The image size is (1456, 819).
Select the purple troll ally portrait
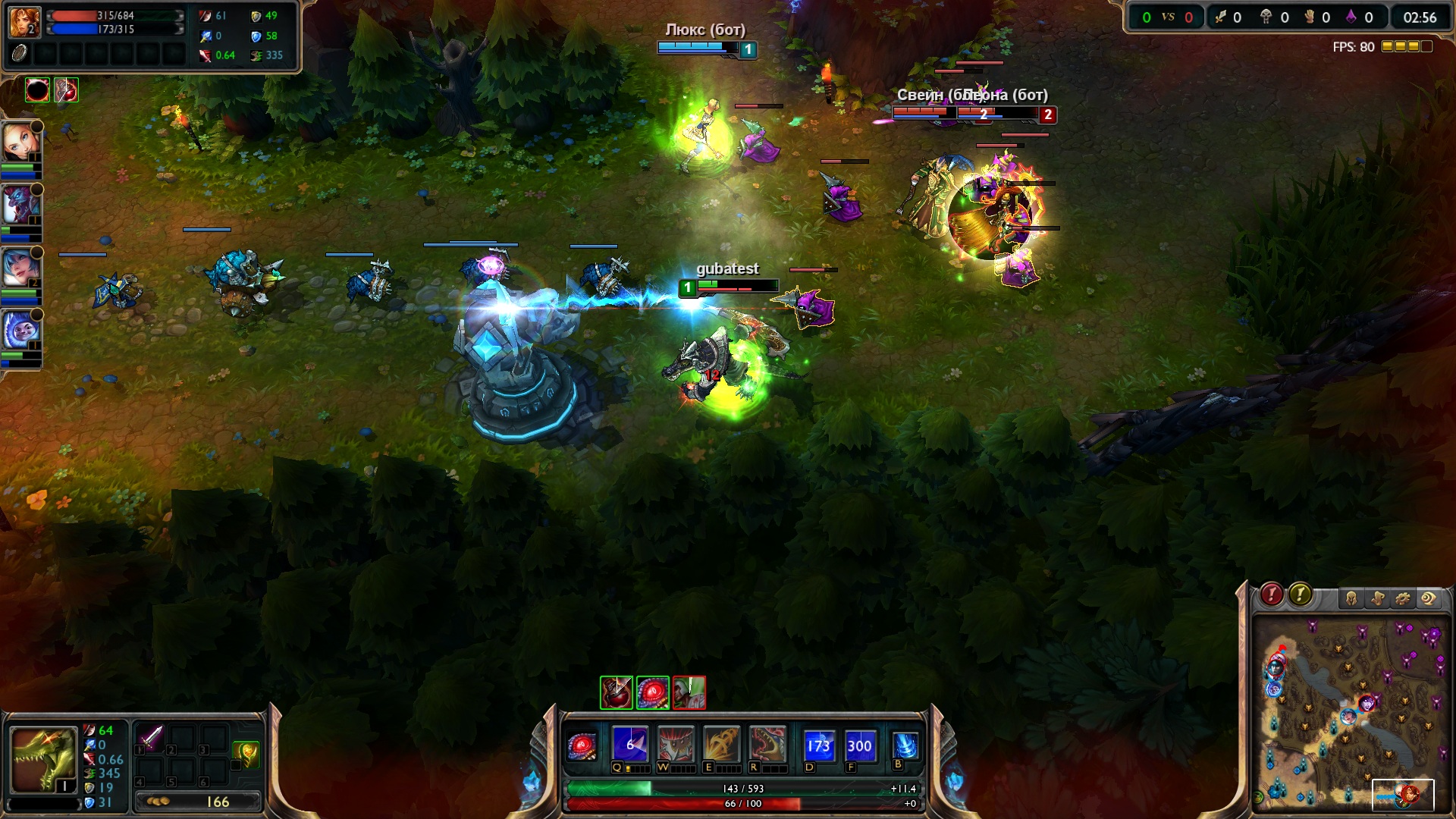(20, 205)
